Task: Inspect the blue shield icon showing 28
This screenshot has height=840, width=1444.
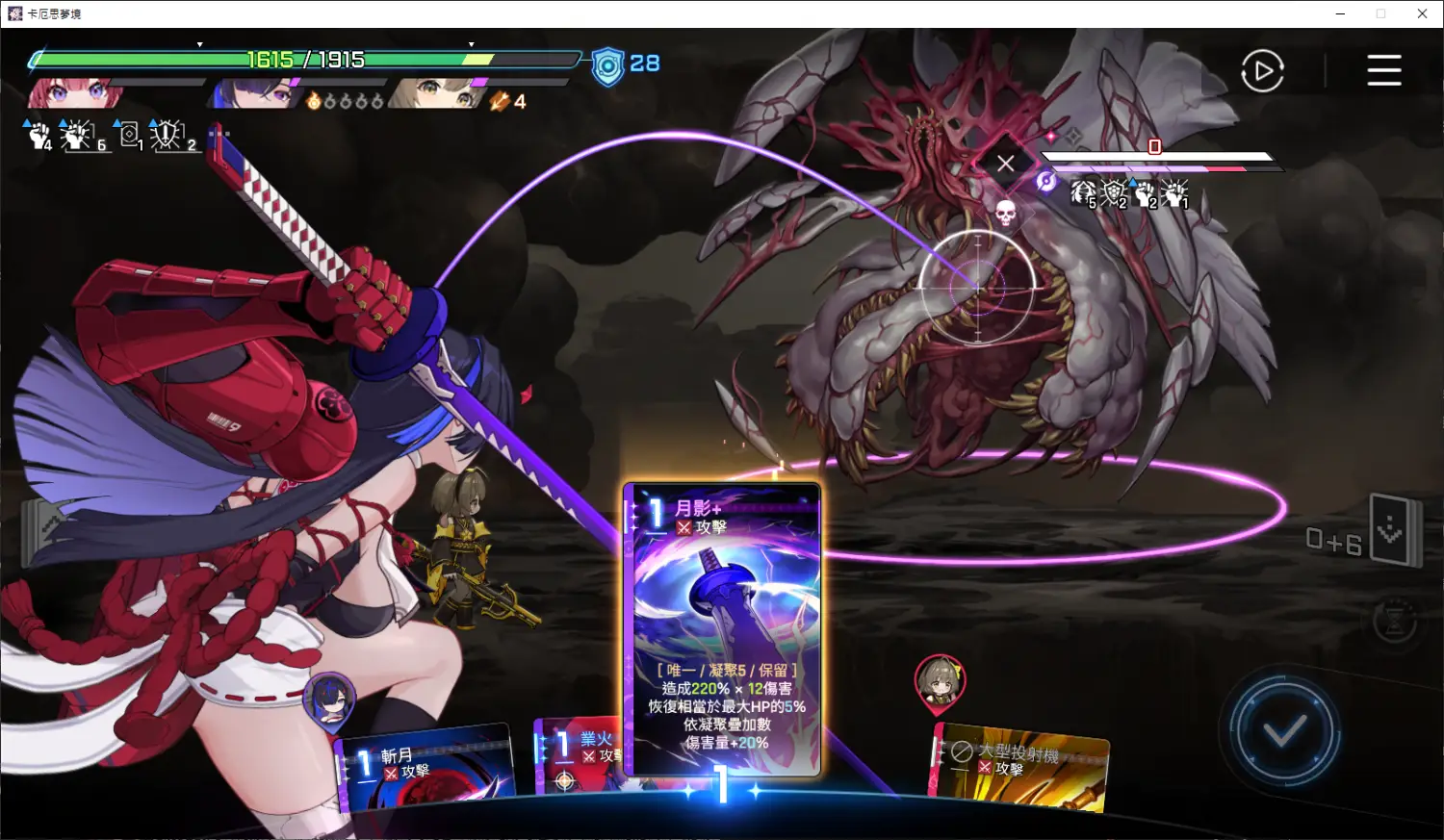Action: 608,65
